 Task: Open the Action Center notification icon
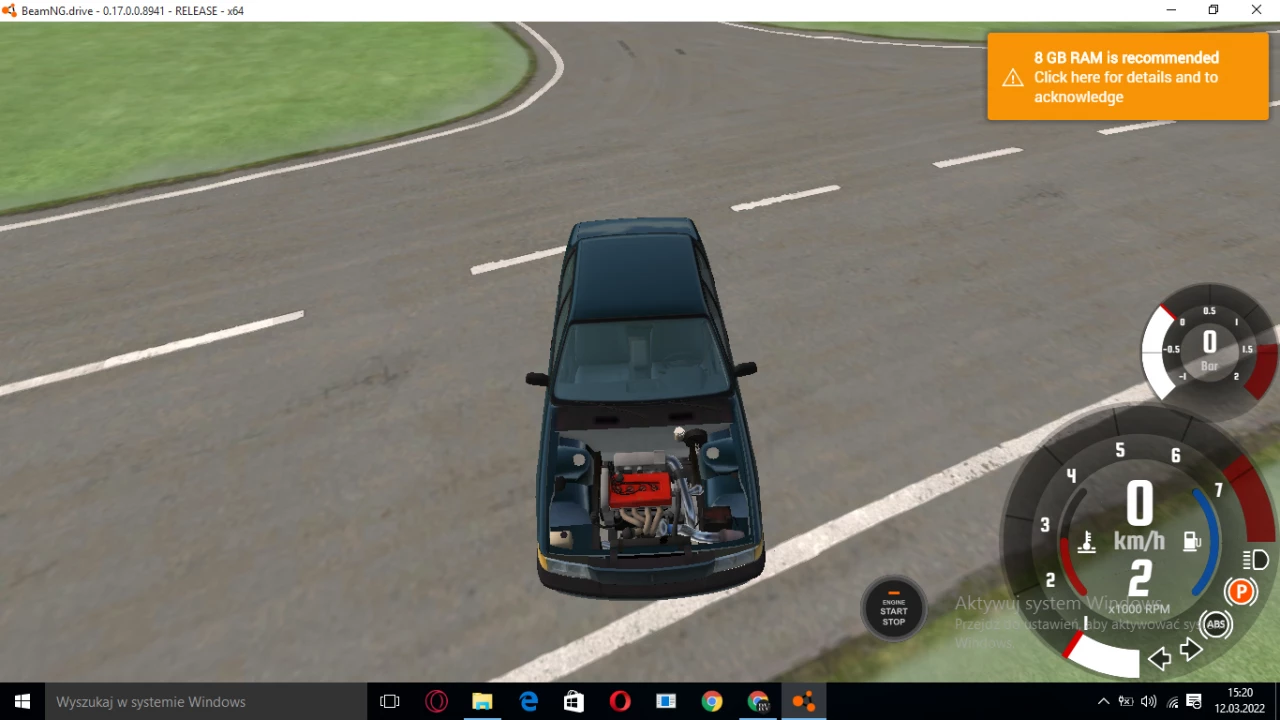click(1194, 702)
